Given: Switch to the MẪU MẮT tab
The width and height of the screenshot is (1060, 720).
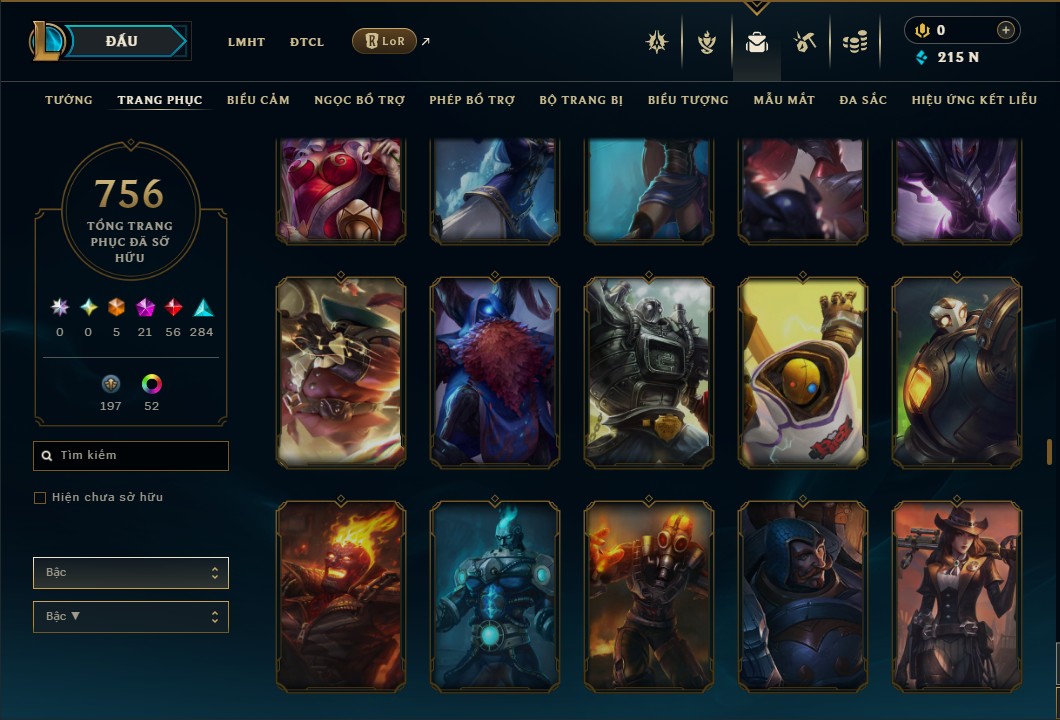Looking at the screenshot, I should (x=784, y=100).
